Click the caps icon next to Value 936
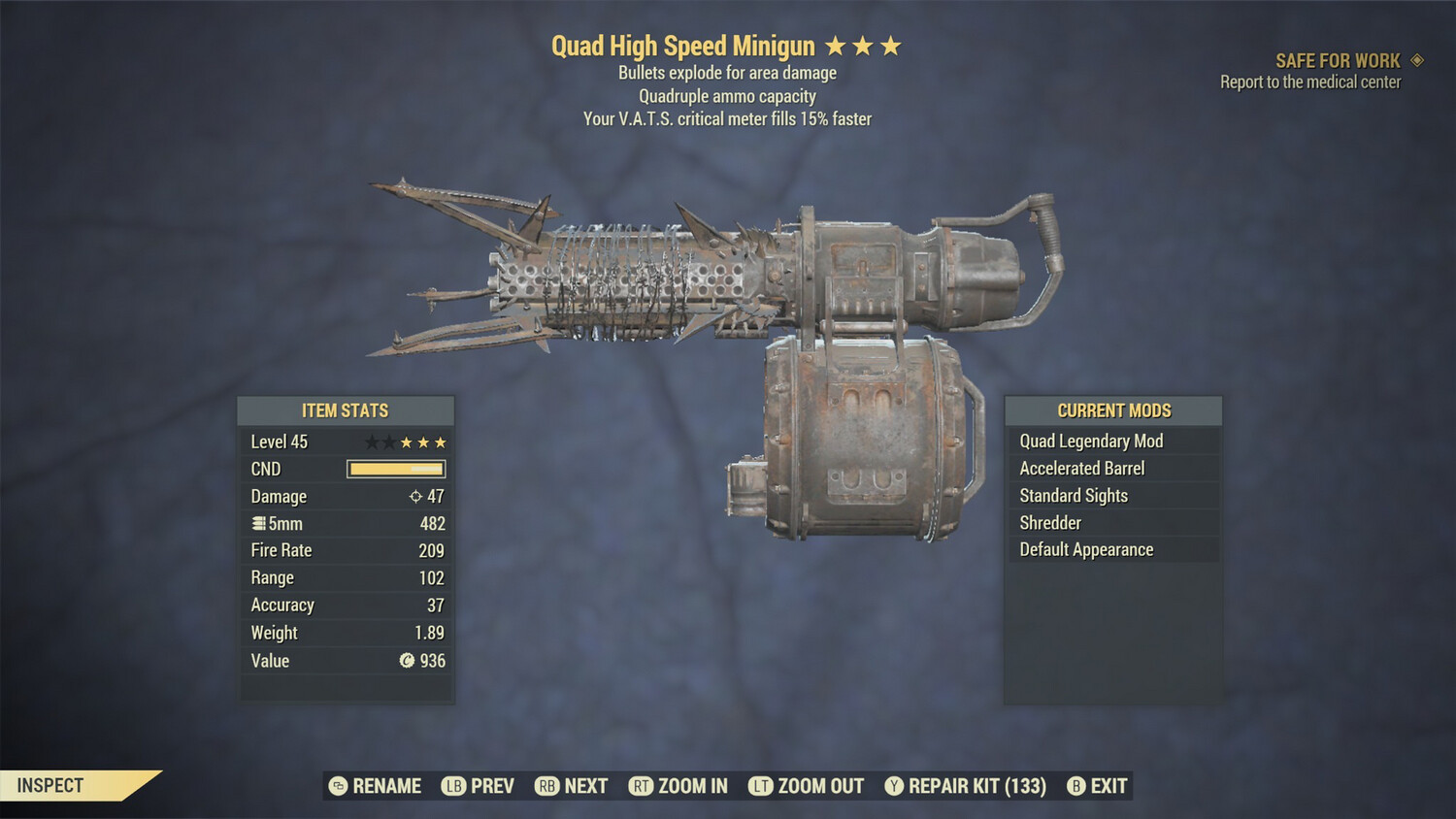Screen dimensions: 1456x819 [409, 661]
